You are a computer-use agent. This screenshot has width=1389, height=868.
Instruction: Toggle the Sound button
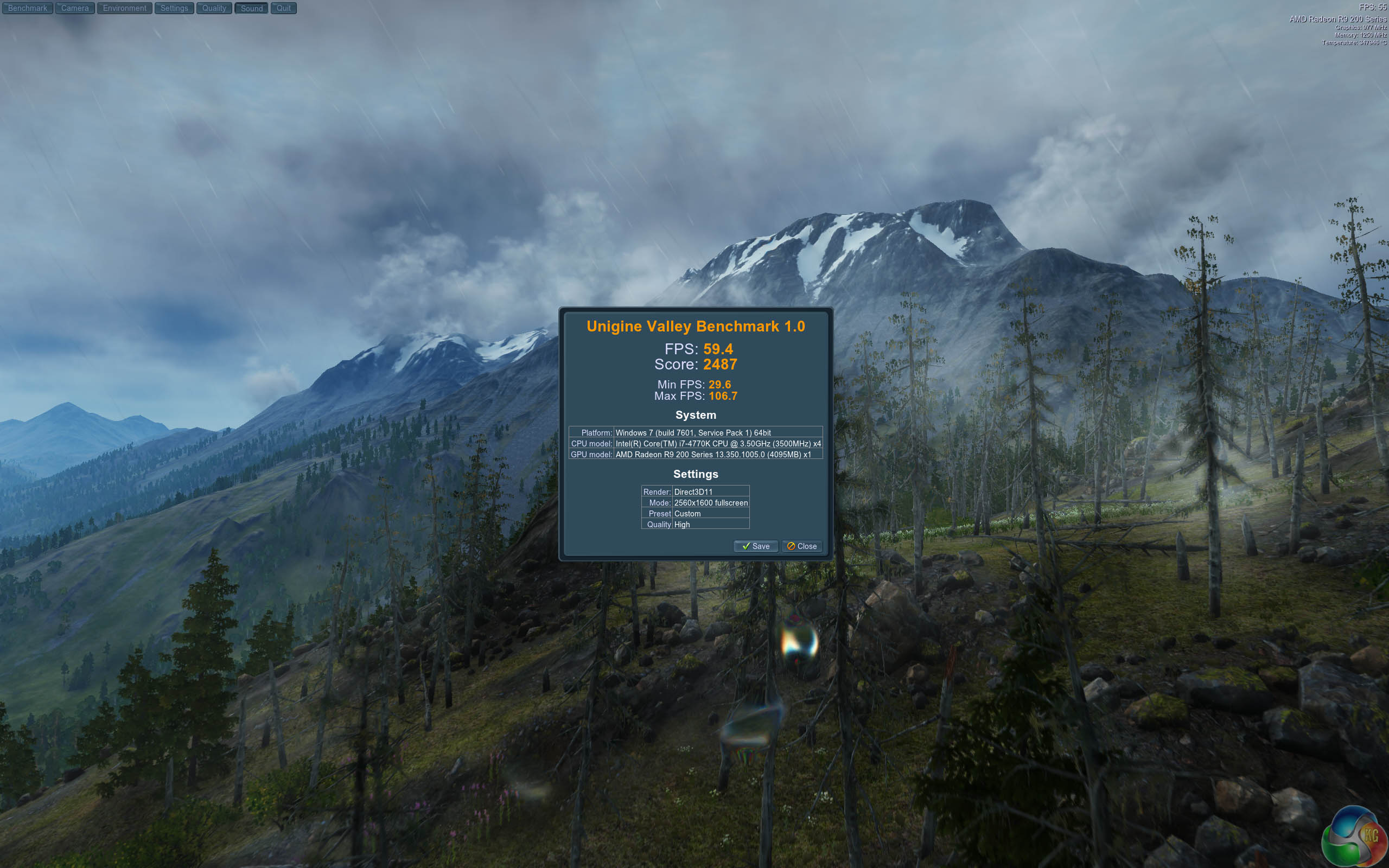tap(251, 8)
